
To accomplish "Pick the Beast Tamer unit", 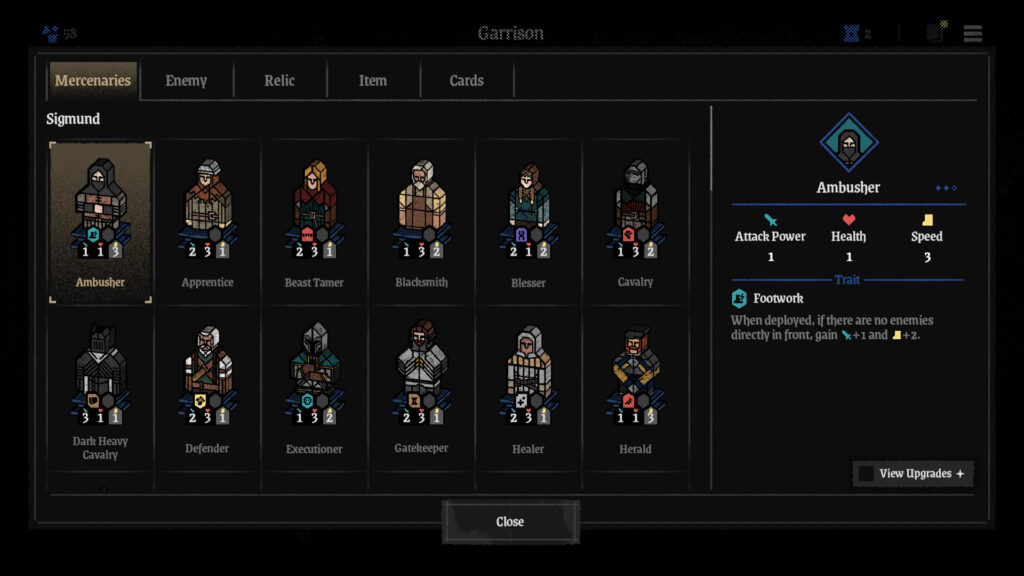I will (x=314, y=222).
